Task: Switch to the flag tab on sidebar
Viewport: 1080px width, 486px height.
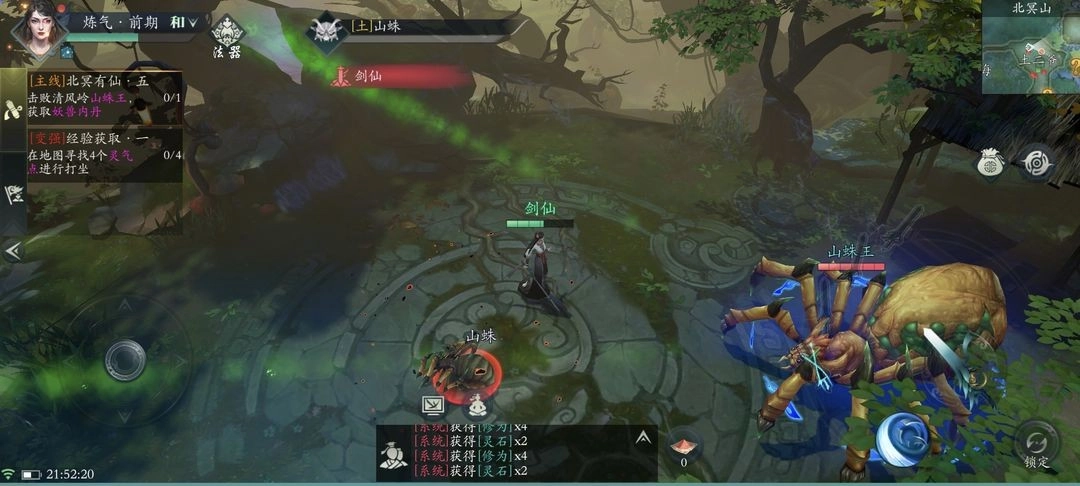Action: click(x=13, y=194)
